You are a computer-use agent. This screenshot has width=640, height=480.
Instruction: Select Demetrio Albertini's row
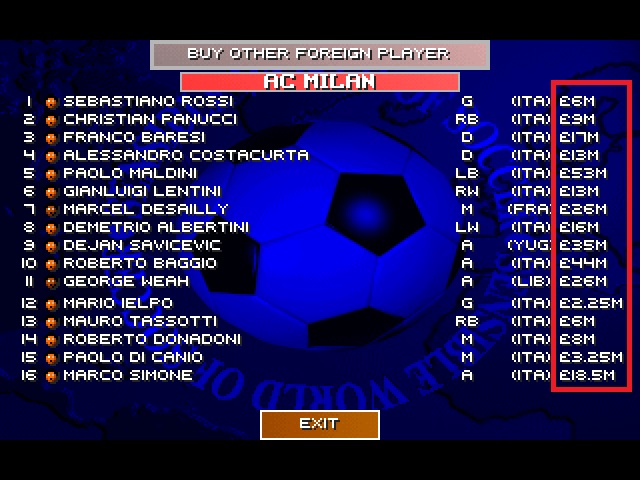tap(155, 227)
